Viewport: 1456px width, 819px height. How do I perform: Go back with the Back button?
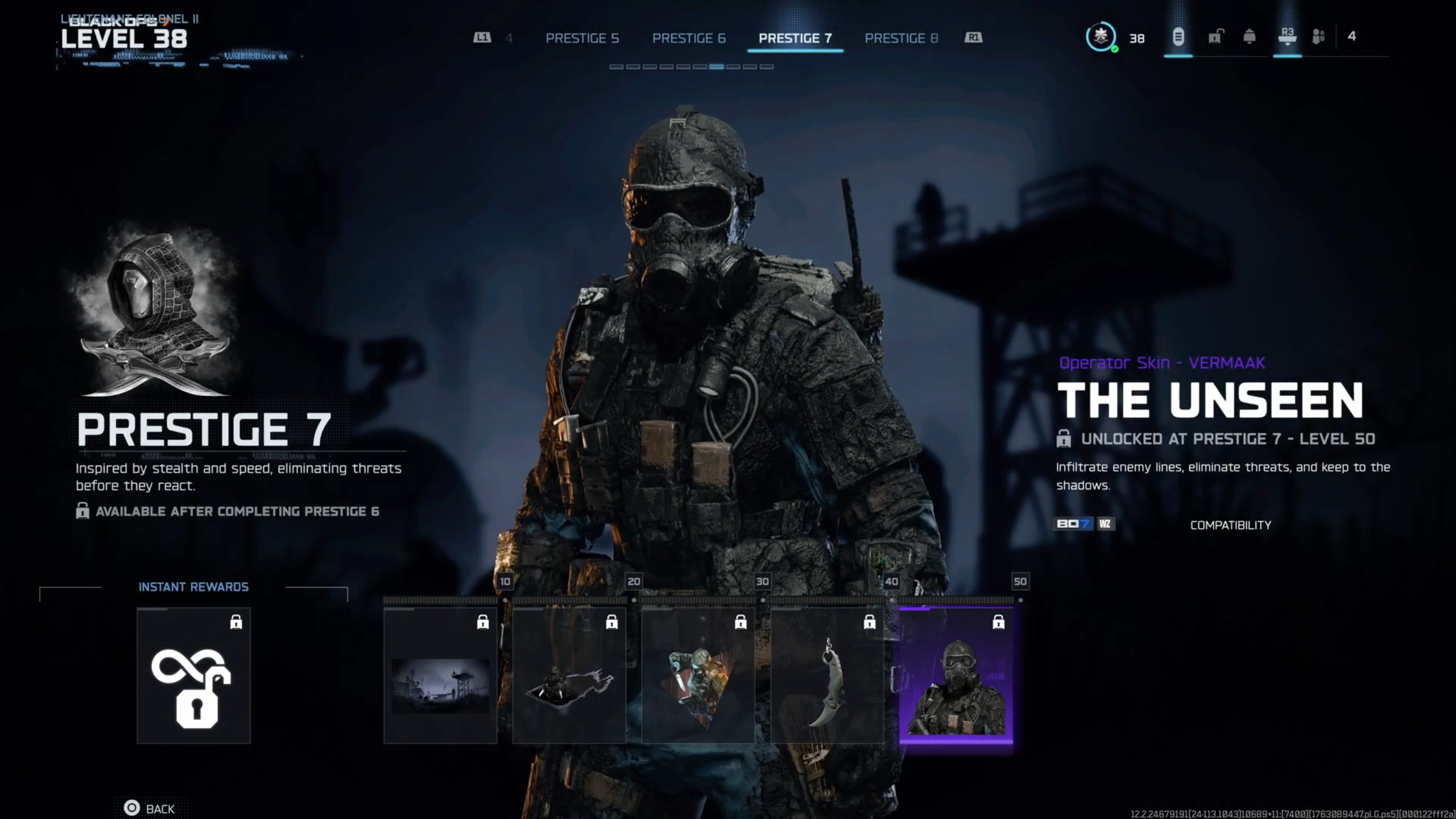(x=150, y=809)
